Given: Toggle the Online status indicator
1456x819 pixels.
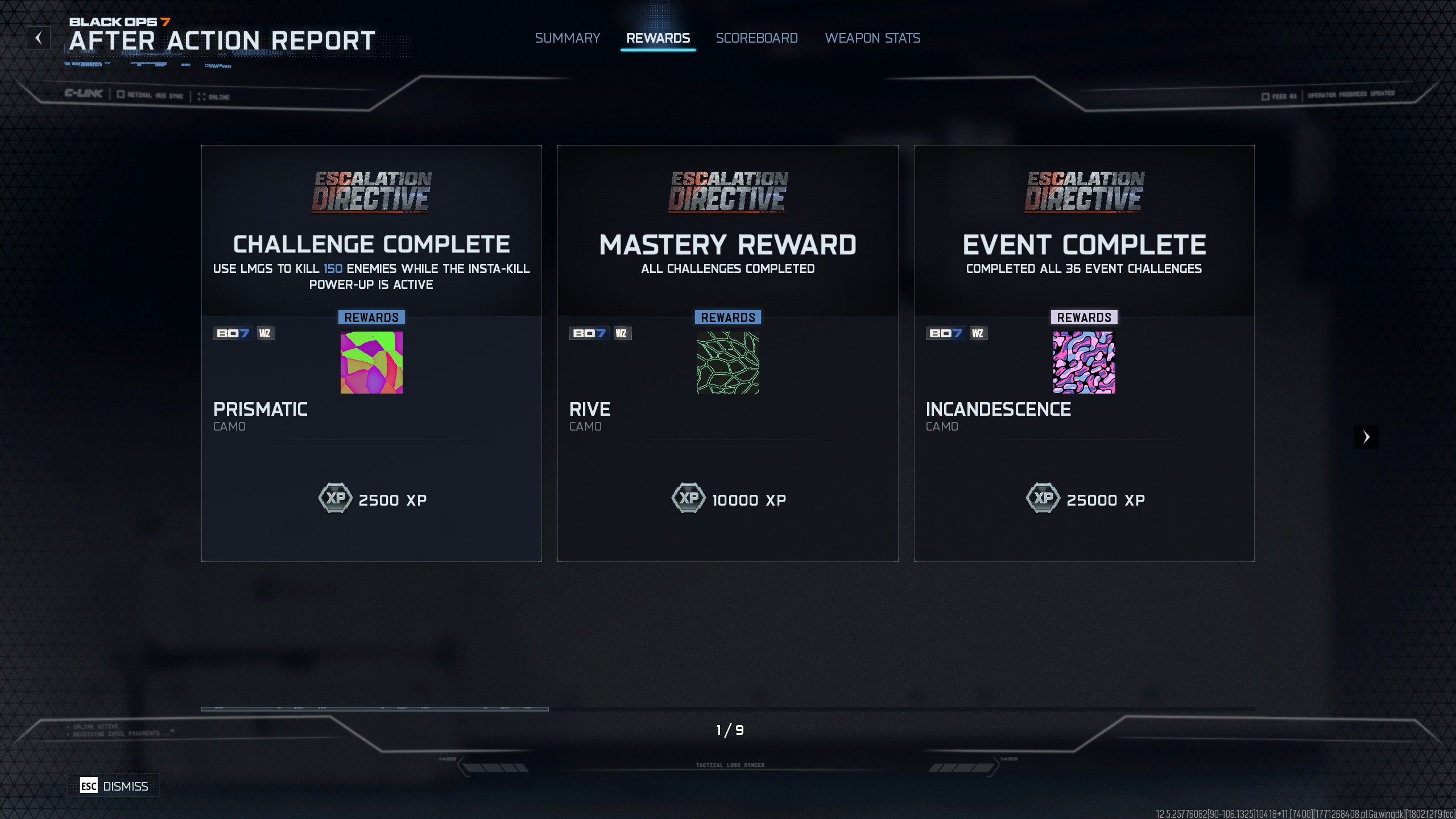Looking at the screenshot, I should click(x=202, y=96).
